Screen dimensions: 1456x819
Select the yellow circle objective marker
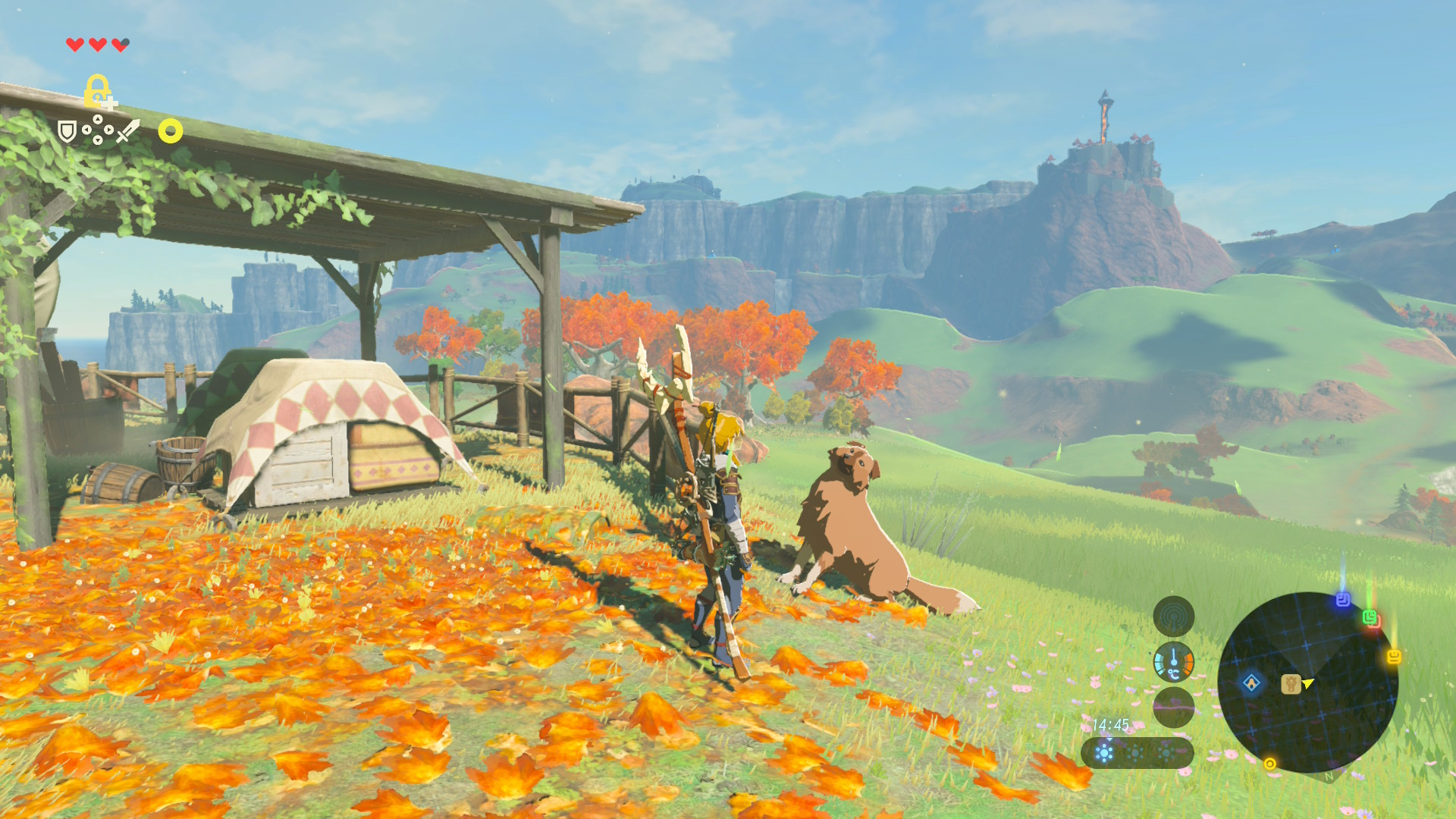click(171, 132)
